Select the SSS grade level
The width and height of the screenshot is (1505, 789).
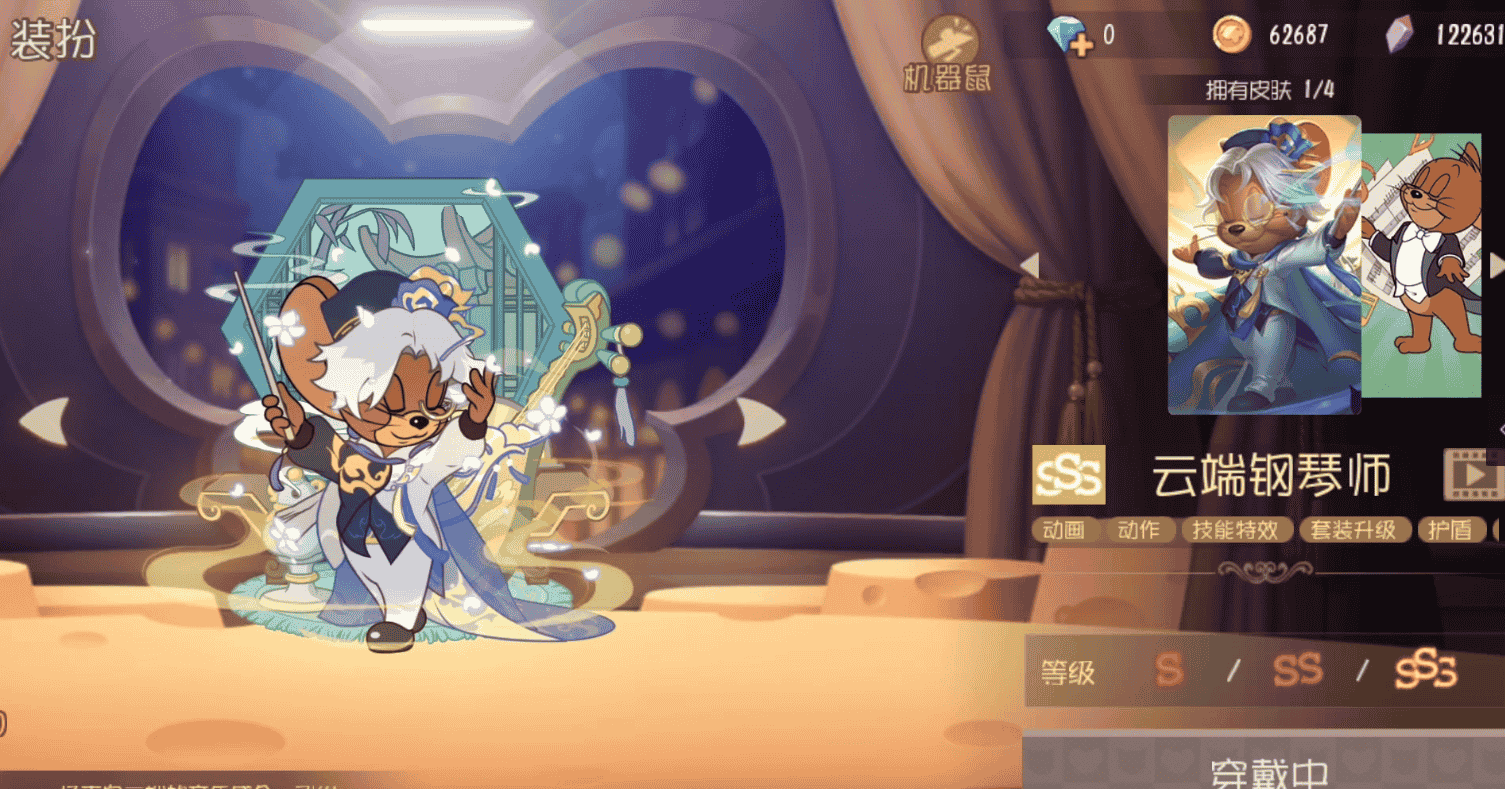1426,671
